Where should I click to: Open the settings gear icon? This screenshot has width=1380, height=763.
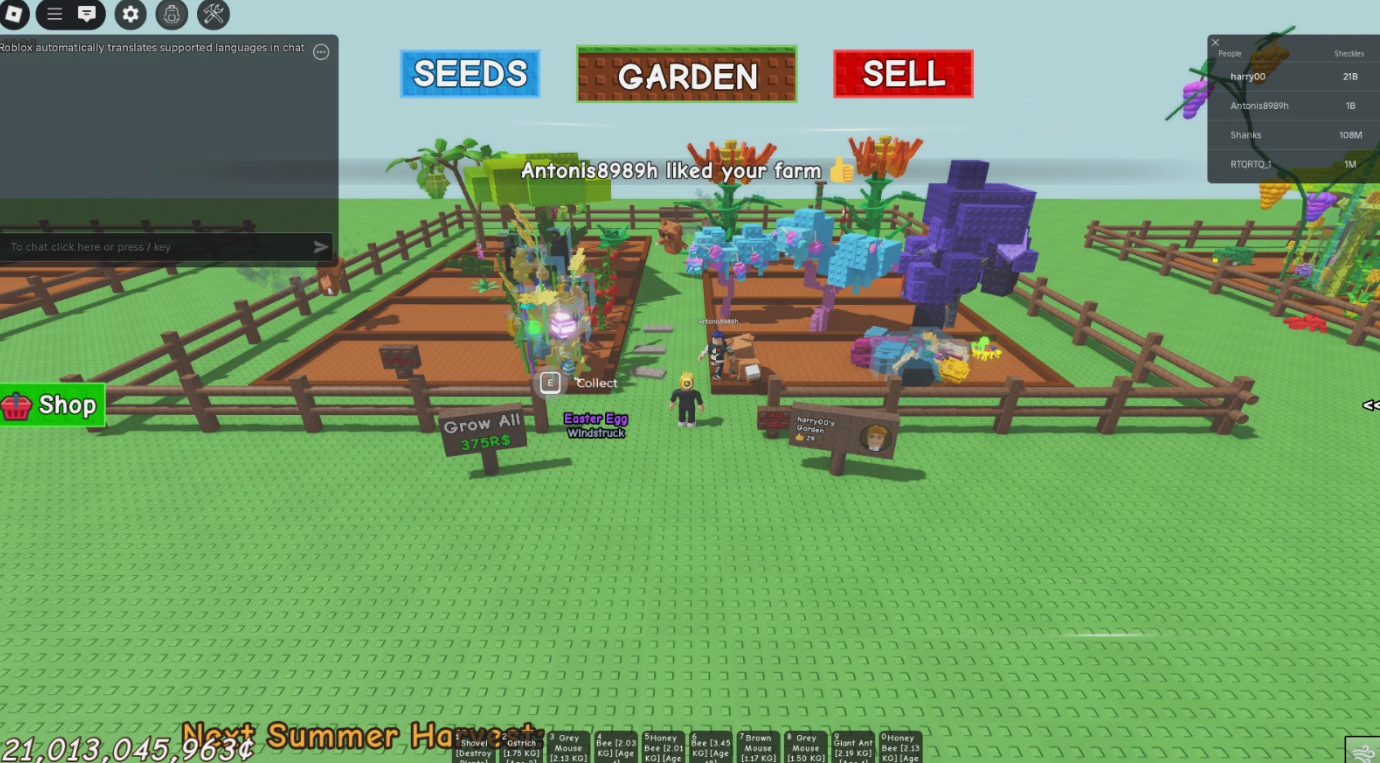[130, 15]
